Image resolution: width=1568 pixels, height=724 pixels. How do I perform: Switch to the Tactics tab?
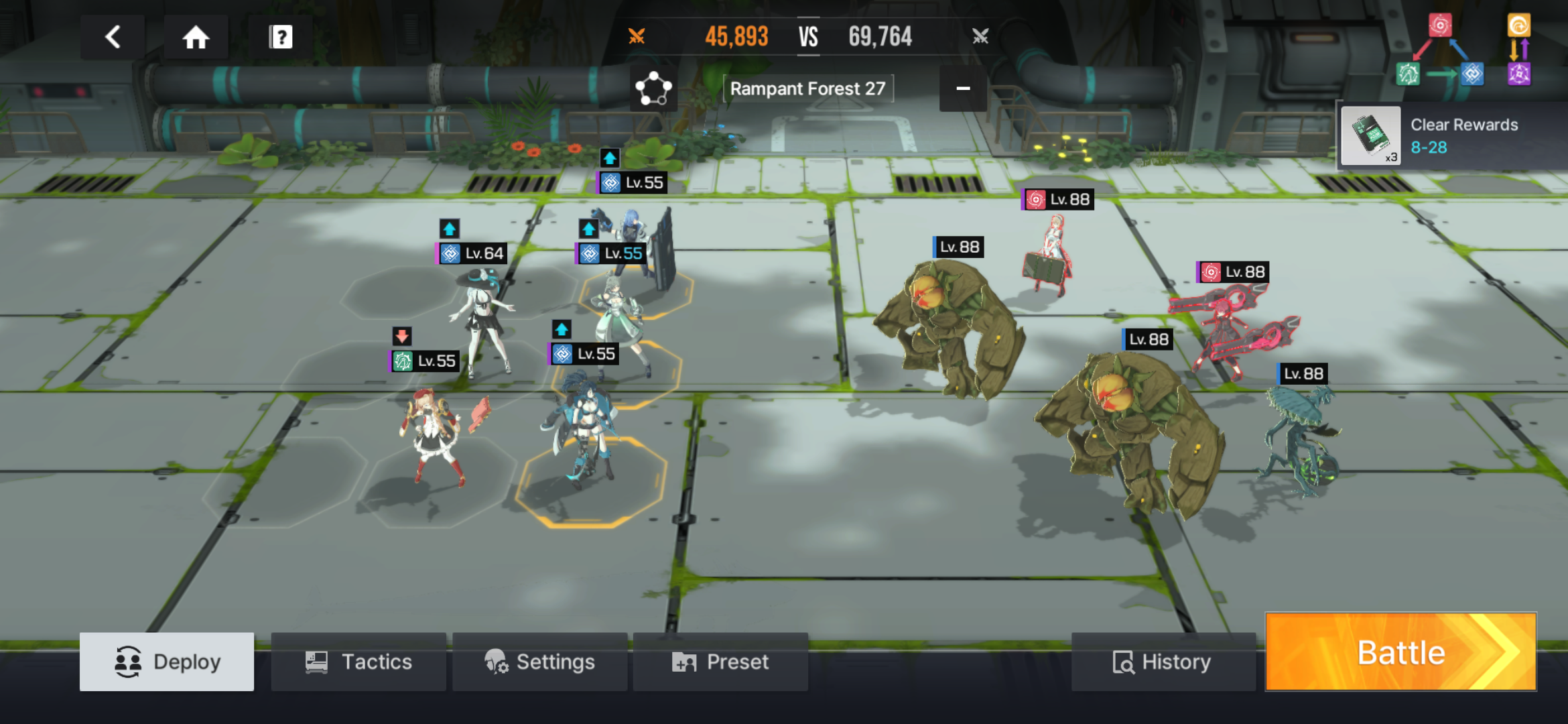click(358, 662)
